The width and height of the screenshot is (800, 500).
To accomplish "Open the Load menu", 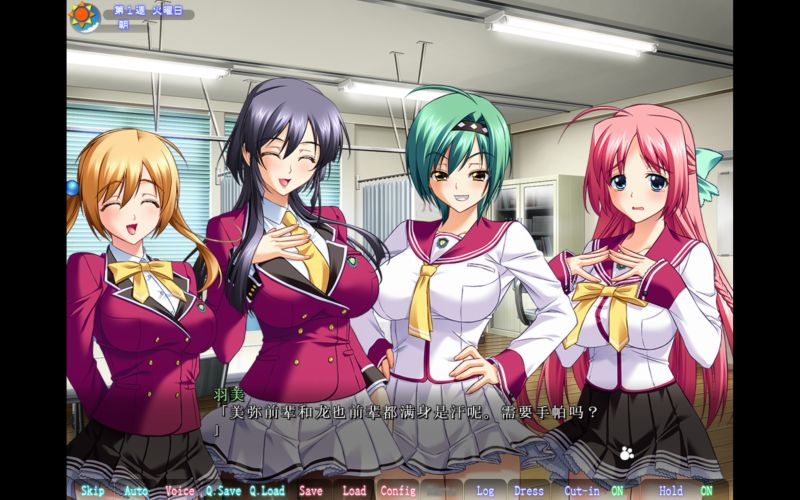I will 354,491.
